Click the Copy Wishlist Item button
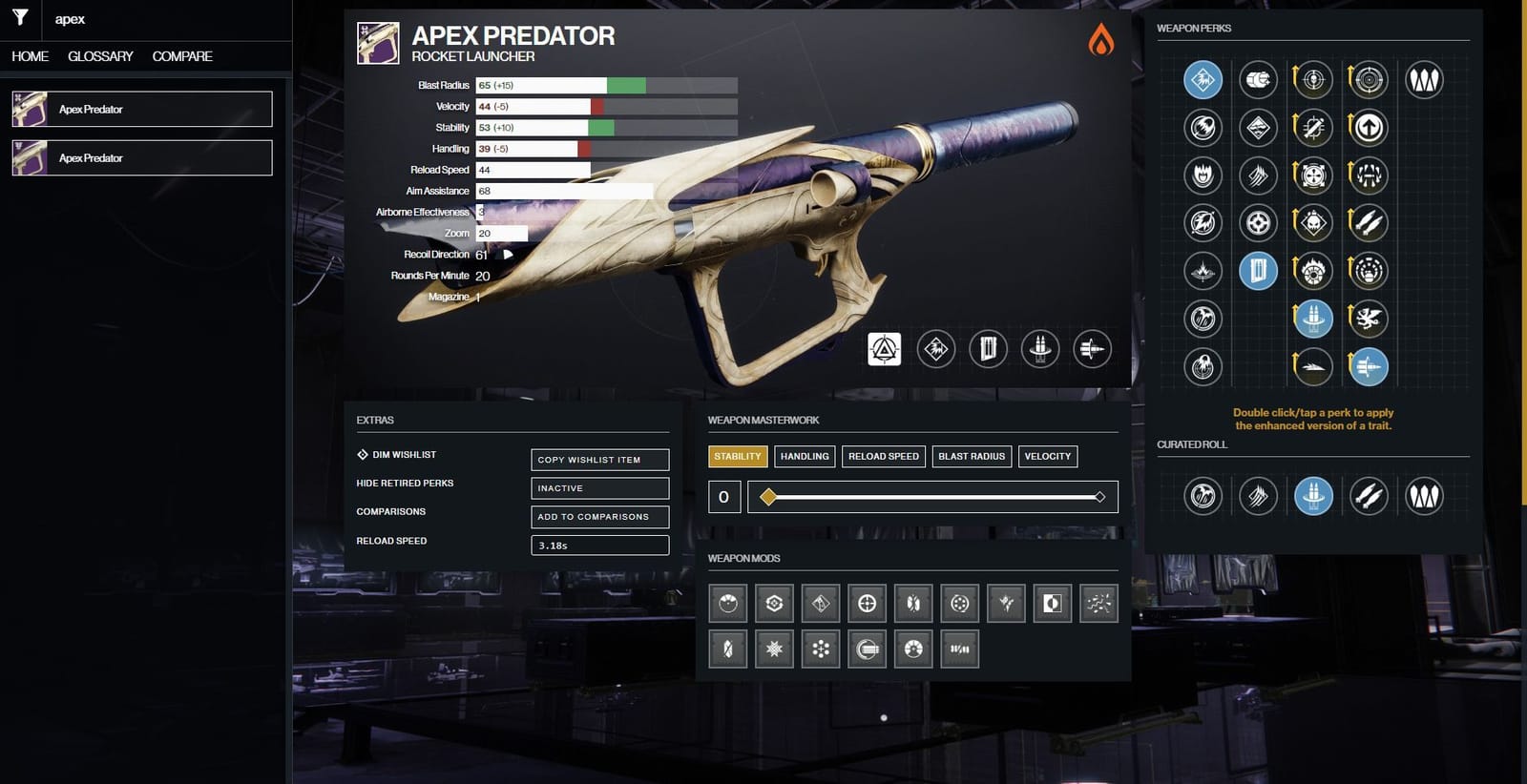The image size is (1527, 784). [599, 459]
